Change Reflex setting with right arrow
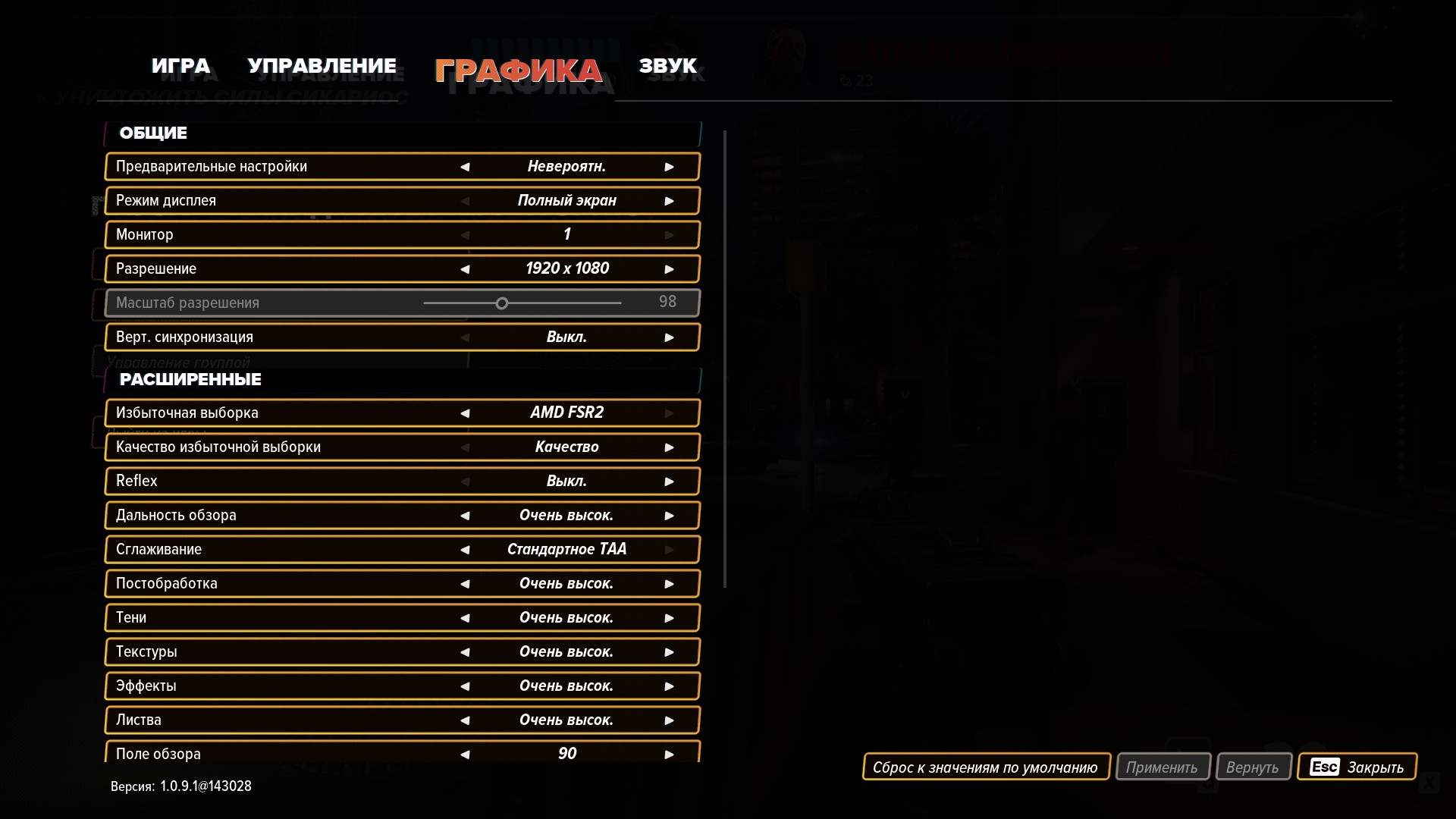The width and height of the screenshot is (1456, 819). [669, 482]
